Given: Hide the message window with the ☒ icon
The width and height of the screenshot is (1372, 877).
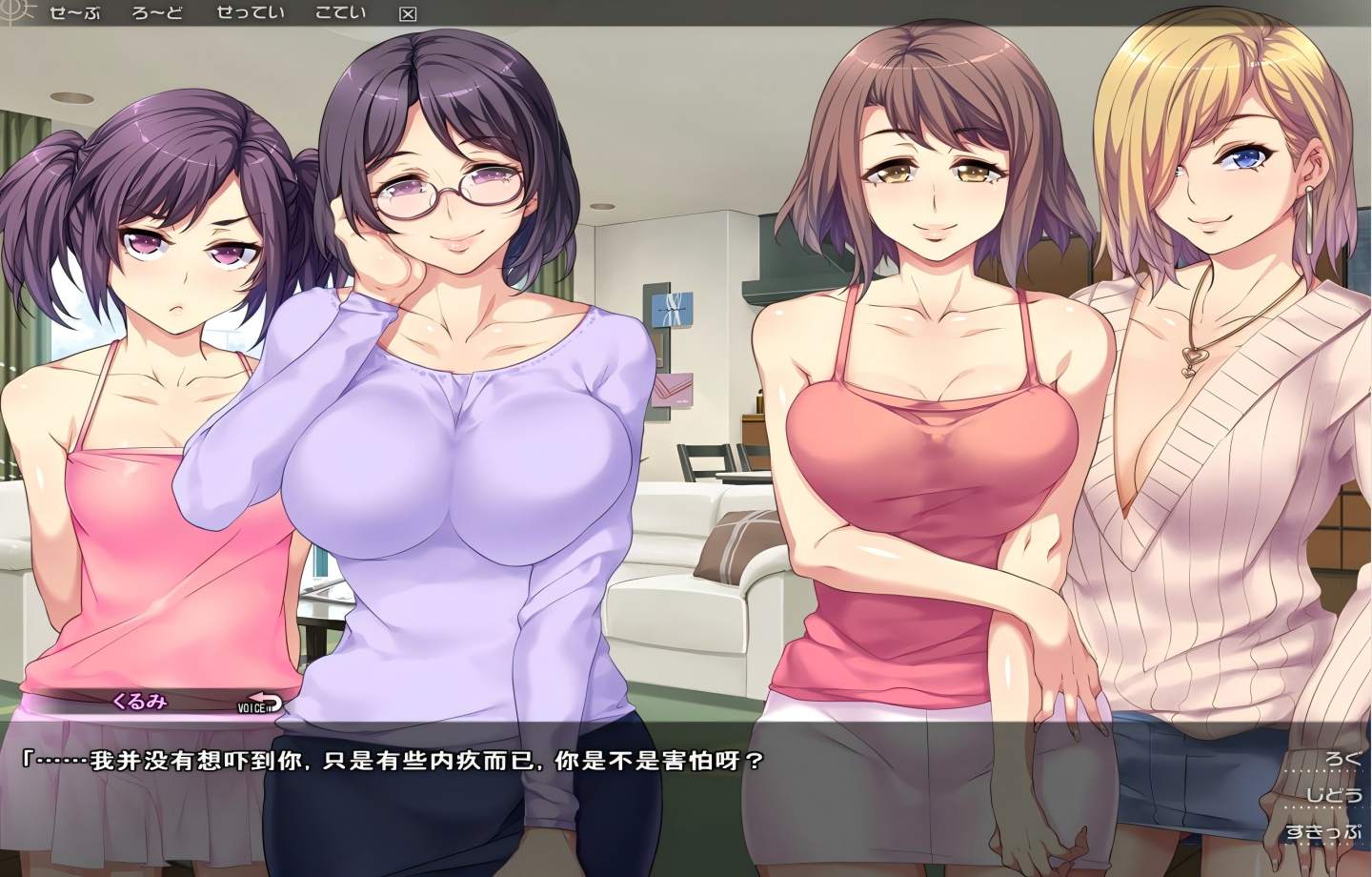Looking at the screenshot, I should pyautogui.click(x=408, y=13).
